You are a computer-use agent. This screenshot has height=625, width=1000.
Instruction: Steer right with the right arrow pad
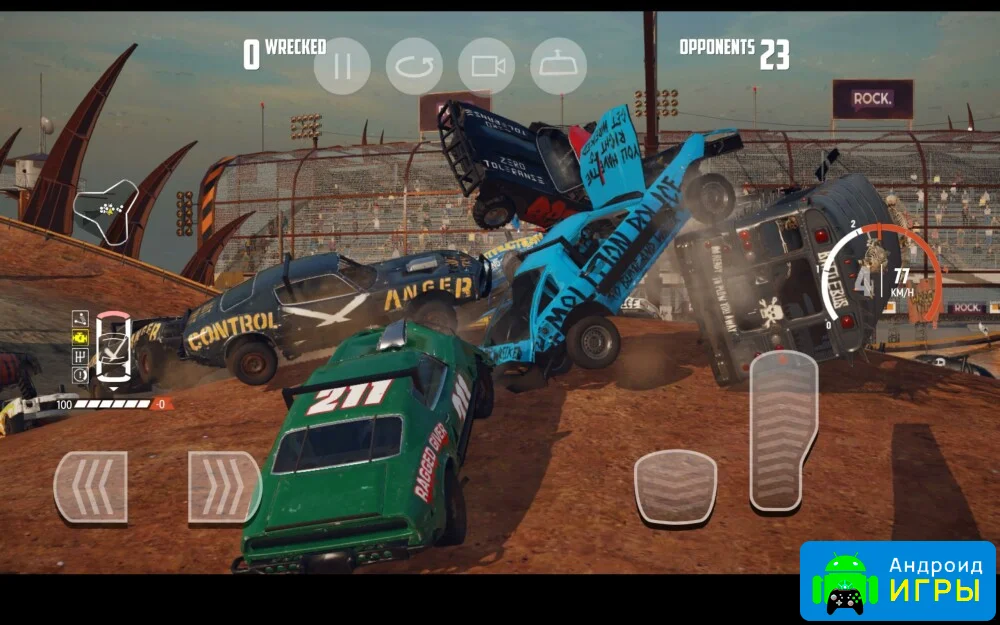(224, 487)
